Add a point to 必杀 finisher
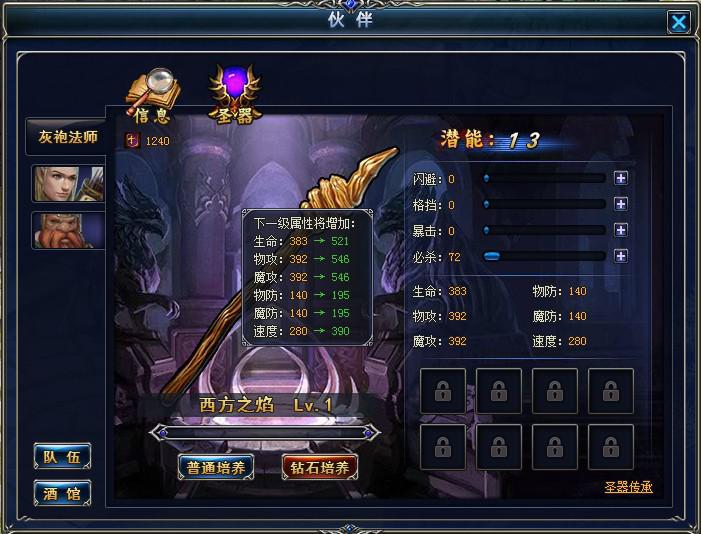 point(621,256)
